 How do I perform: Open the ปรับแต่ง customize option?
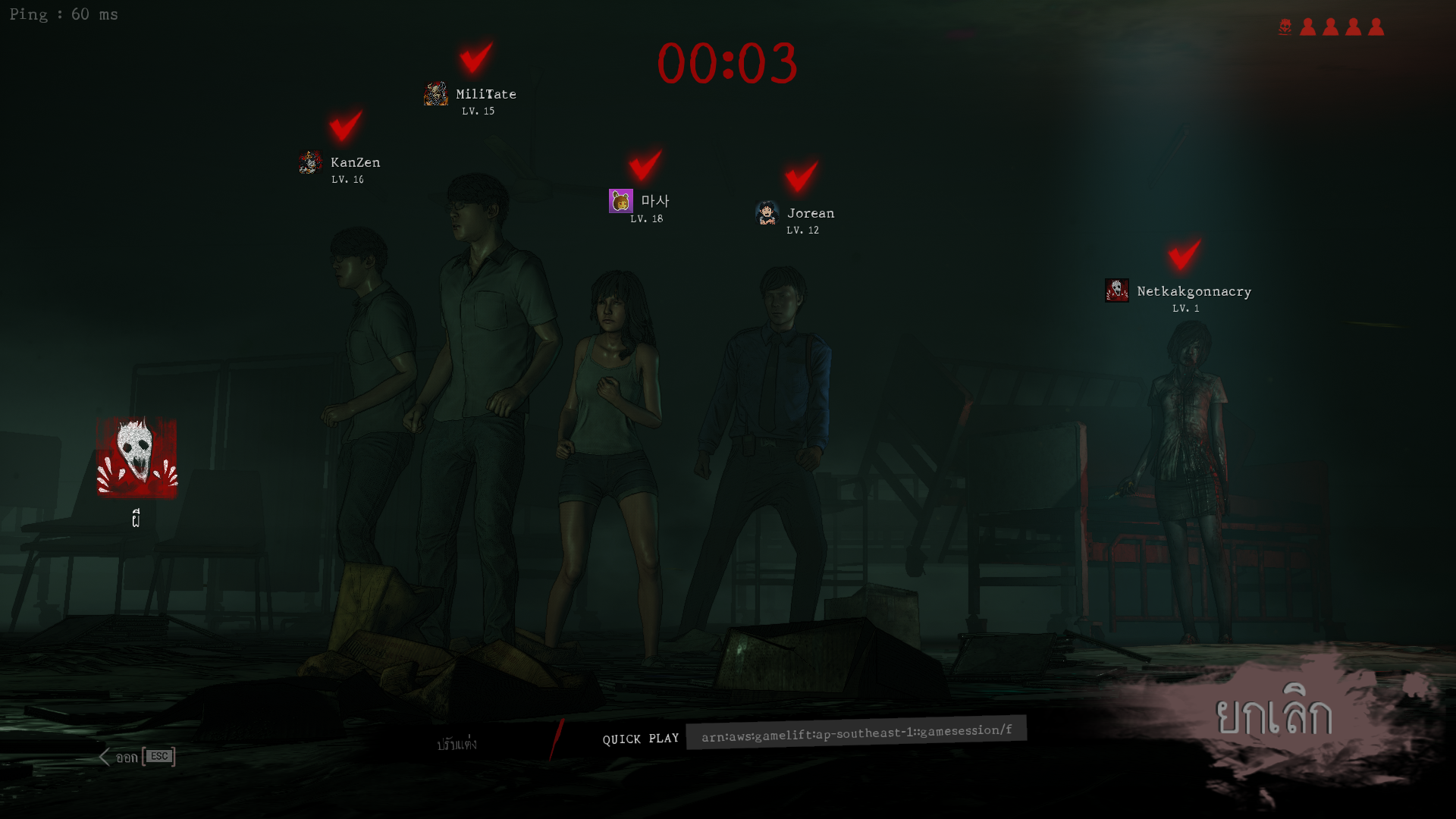click(457, 745)
